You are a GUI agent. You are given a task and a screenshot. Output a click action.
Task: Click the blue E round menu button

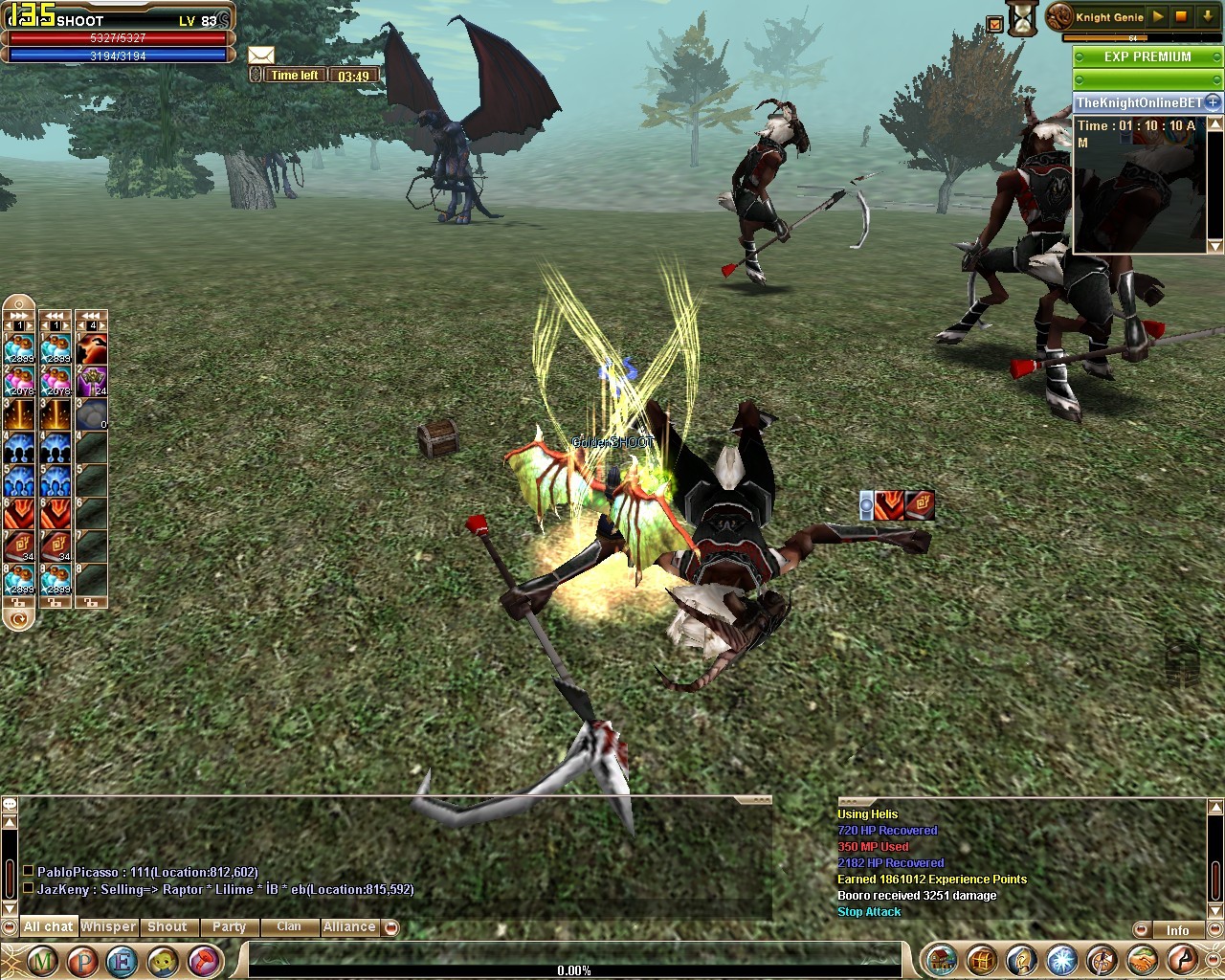point(122,959)
